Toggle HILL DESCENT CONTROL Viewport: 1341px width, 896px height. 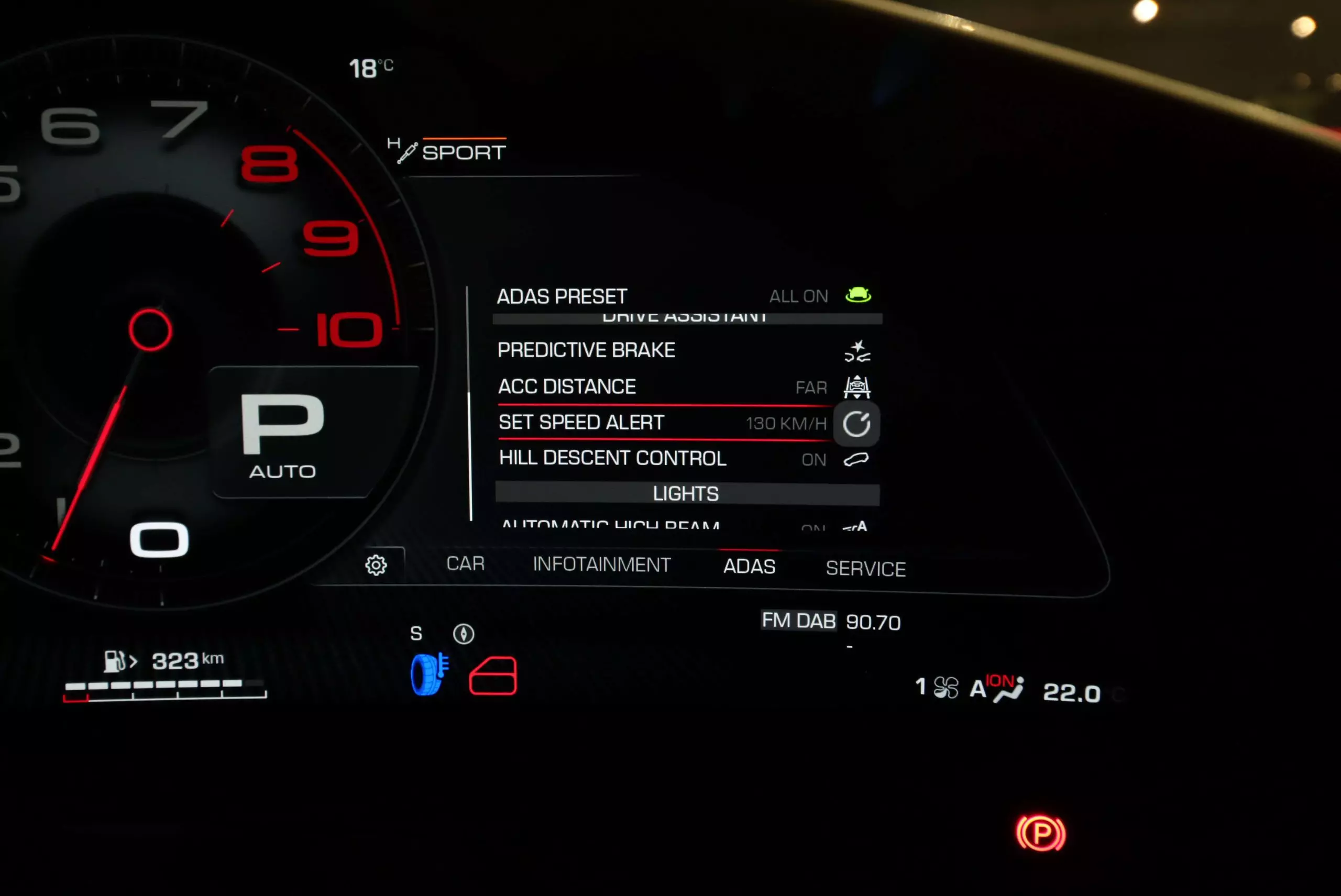coord(683,458)
